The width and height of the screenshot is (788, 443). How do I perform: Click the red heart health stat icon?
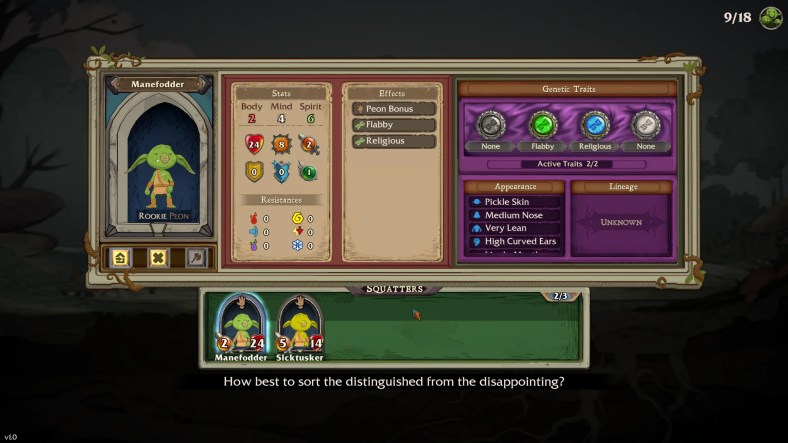point(253,143)
